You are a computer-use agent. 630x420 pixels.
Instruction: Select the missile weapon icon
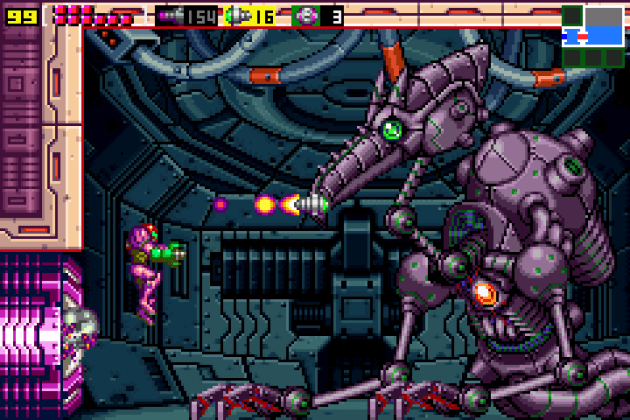(x=171, y=16)
